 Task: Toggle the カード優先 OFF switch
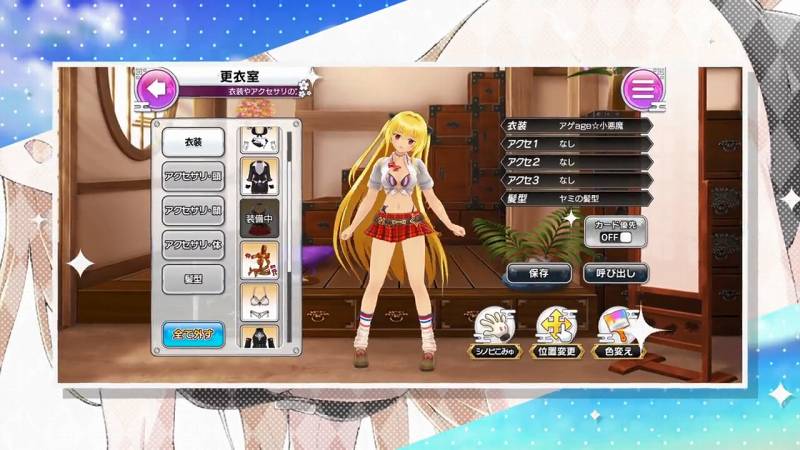click(615, 238)
